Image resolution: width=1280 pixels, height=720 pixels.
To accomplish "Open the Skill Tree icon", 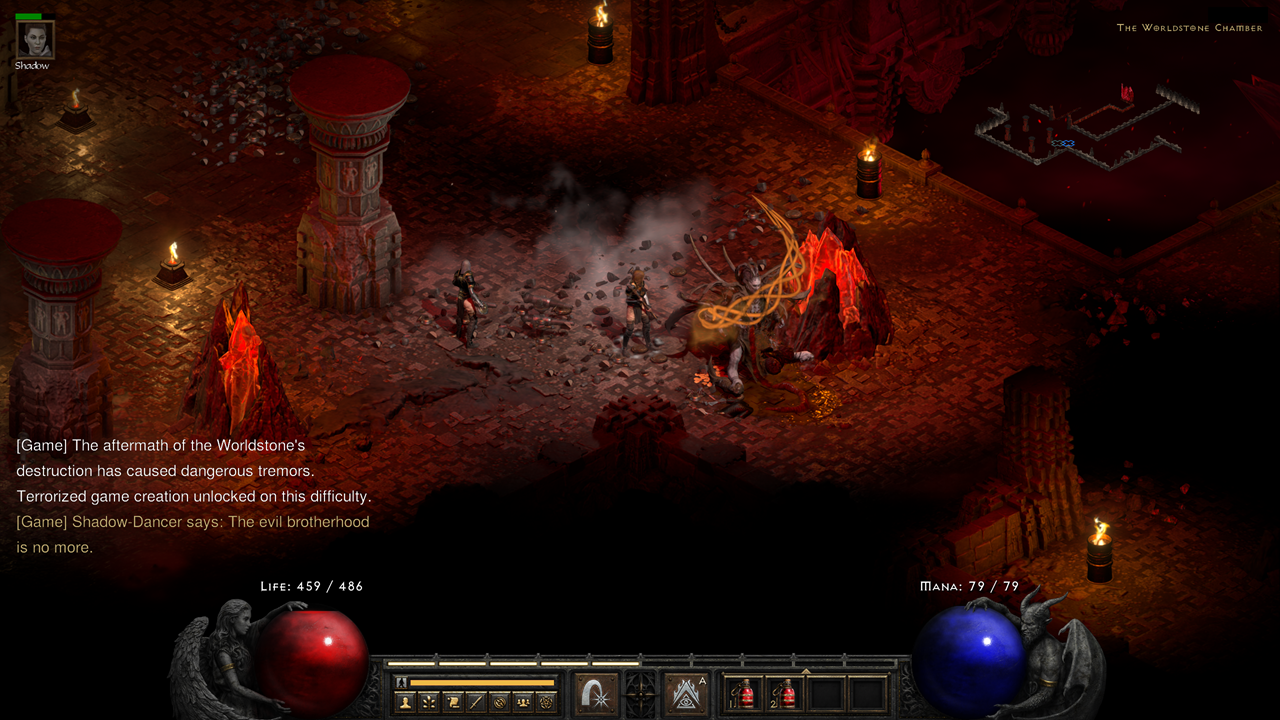I will (x=428, y=699).
